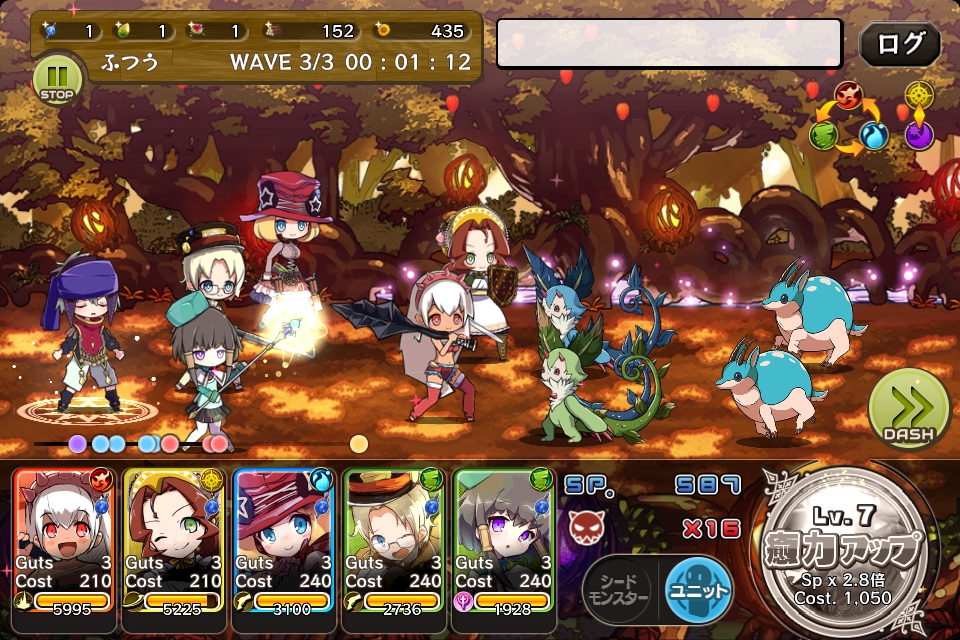Switch to the Seed Monster tab

(x=621, y=590)
